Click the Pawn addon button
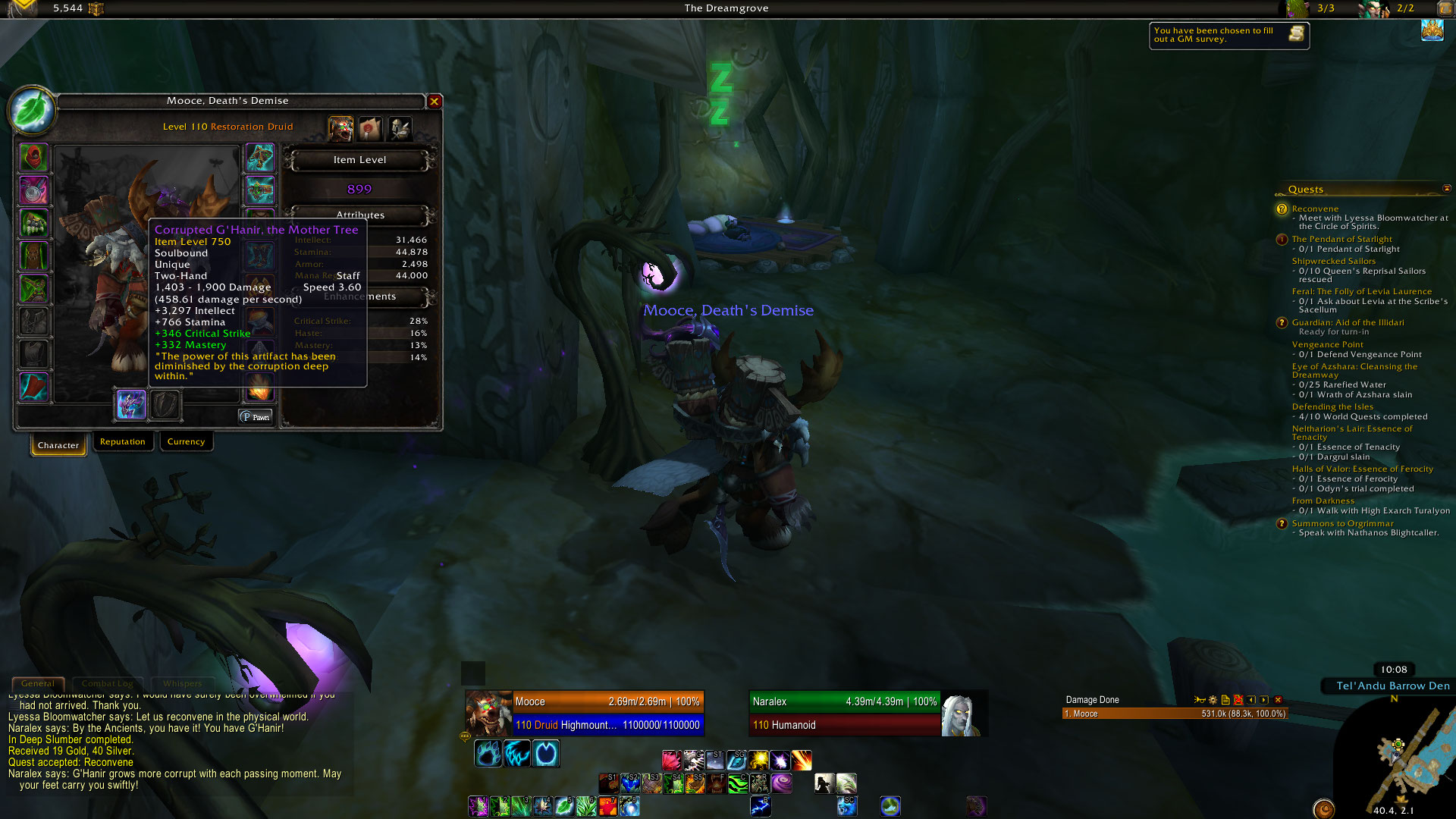The image size is (1456, 819). point(256,417)
